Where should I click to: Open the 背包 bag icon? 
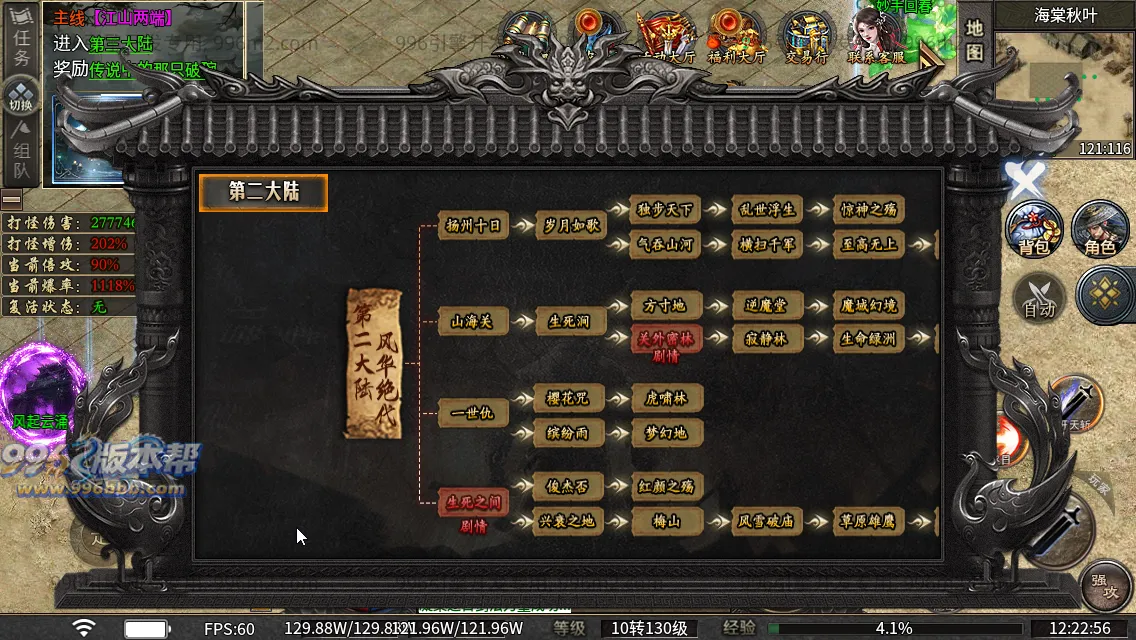pyautogui.click(x=1034, y=229)
